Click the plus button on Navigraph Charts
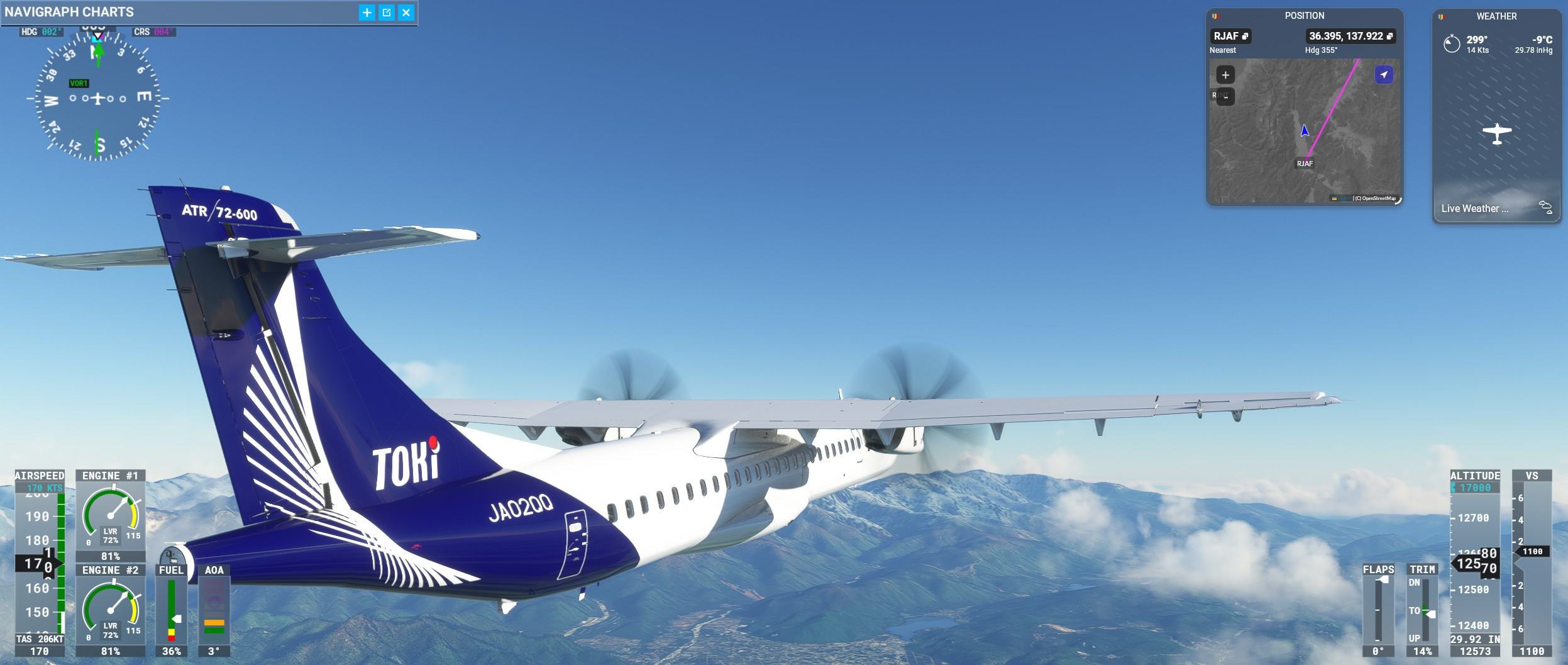Image resolution: width=1568 pixels, height=665 pixels. click(367, 13)
